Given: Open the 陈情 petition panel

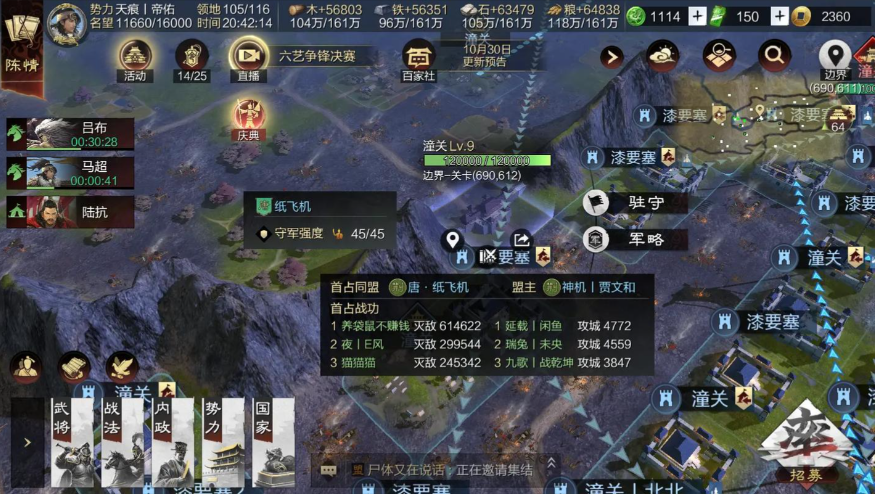Looking at the screenshot, I should pos(22,48).
